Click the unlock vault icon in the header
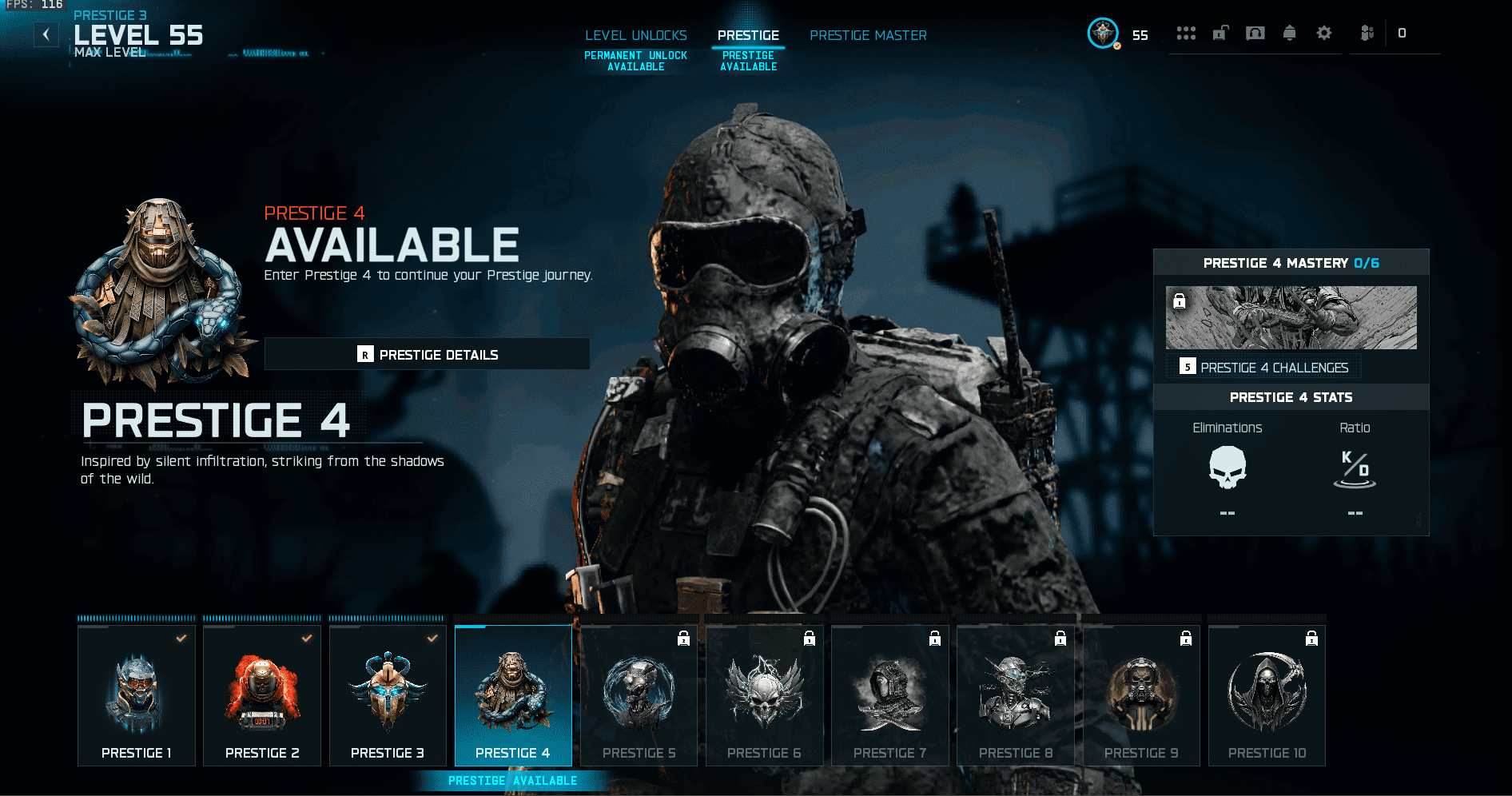This screenshot has height=796, width=1512. coord(1220,34)
